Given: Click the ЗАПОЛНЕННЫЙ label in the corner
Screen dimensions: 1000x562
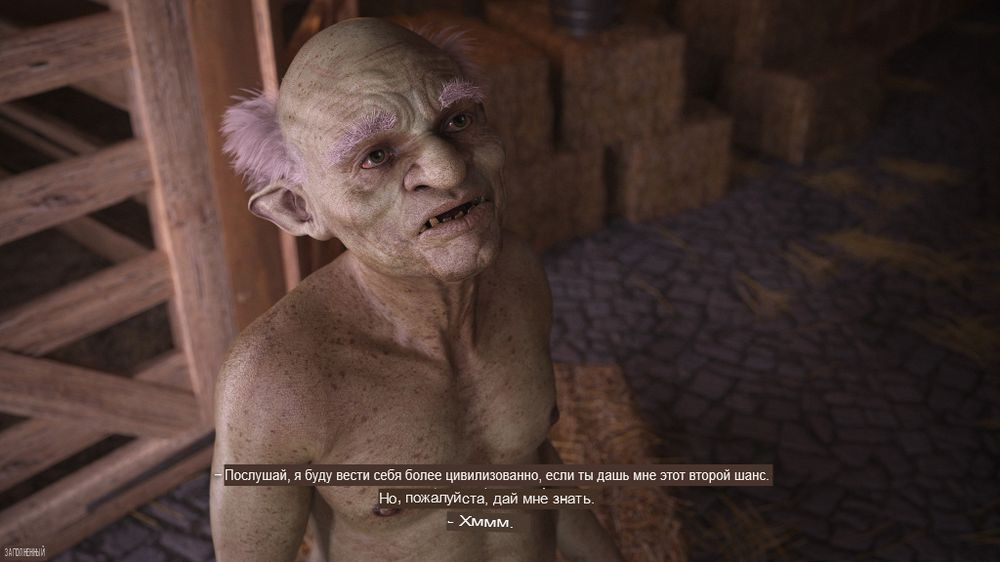Looking at the screenshot, I should click(x=25, y=551).
